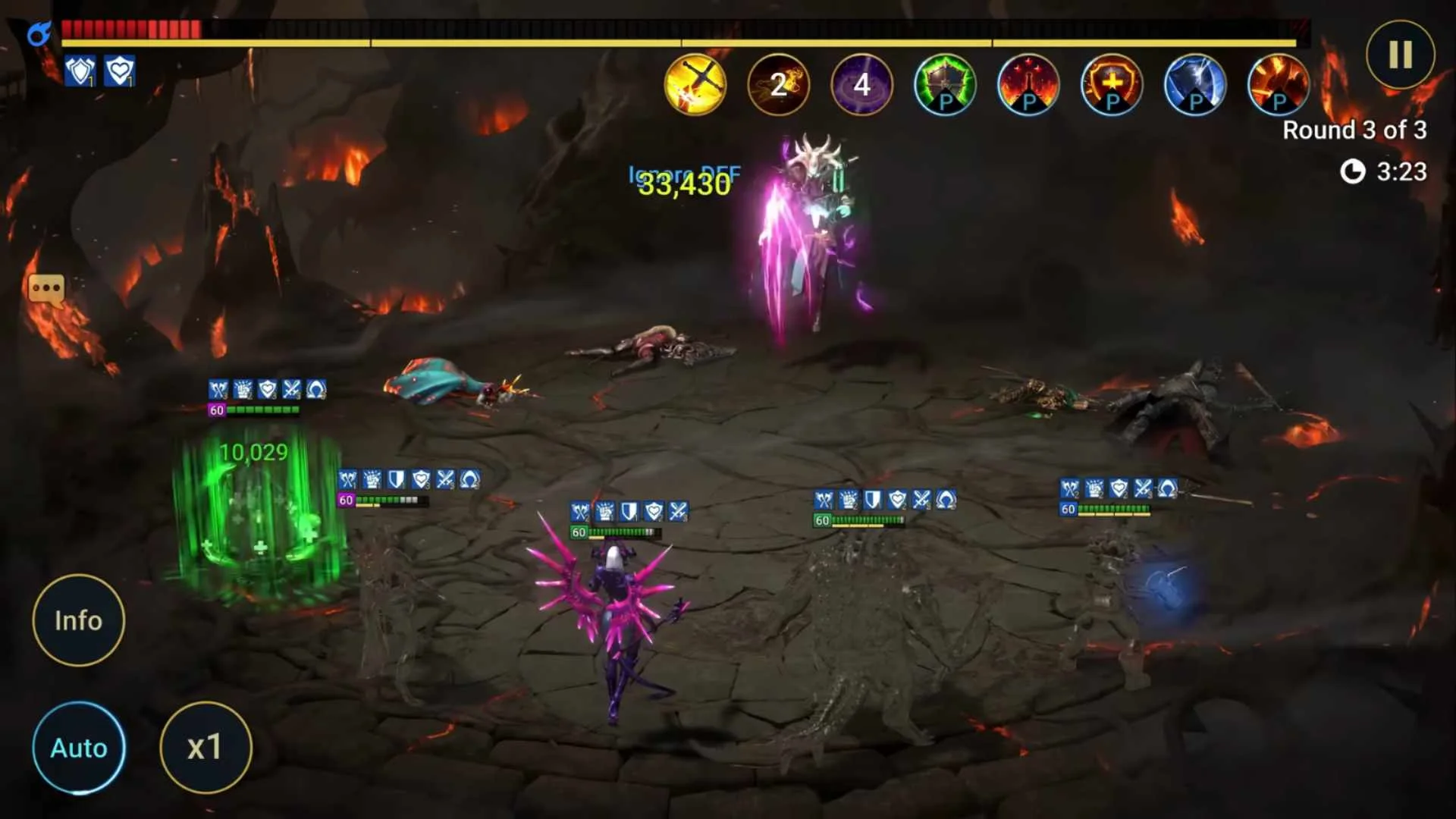This screenshot has width=1456, height=819.
Task: Click the fiery tower passive skill
Action: point(1028,85)
